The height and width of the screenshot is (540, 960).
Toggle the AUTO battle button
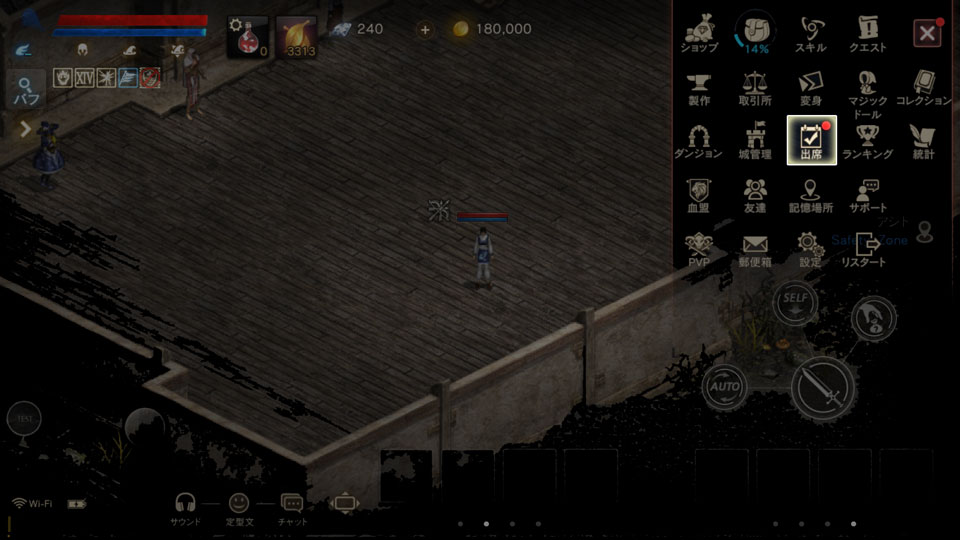724,385
